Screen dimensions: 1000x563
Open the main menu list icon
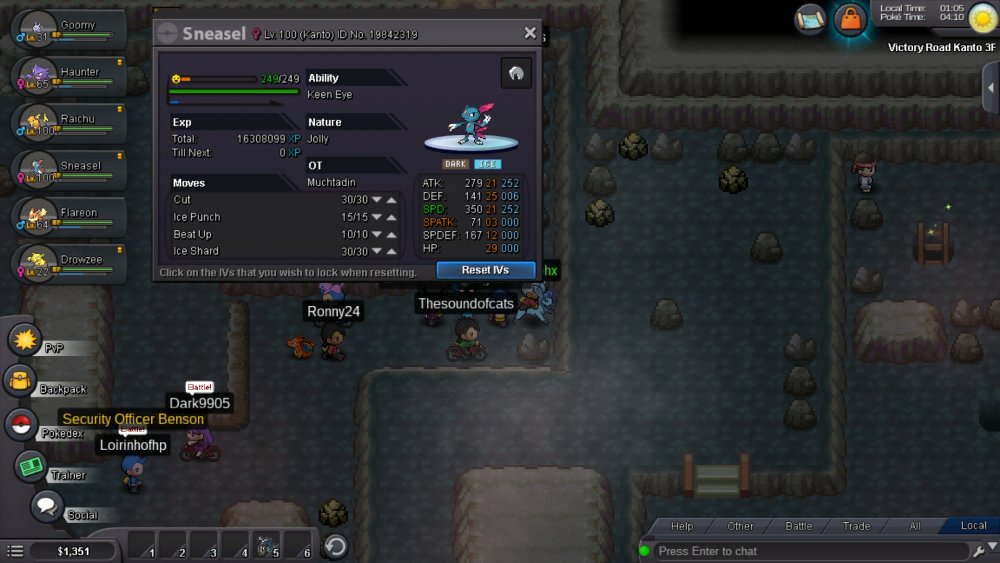(x=15, y=551)
